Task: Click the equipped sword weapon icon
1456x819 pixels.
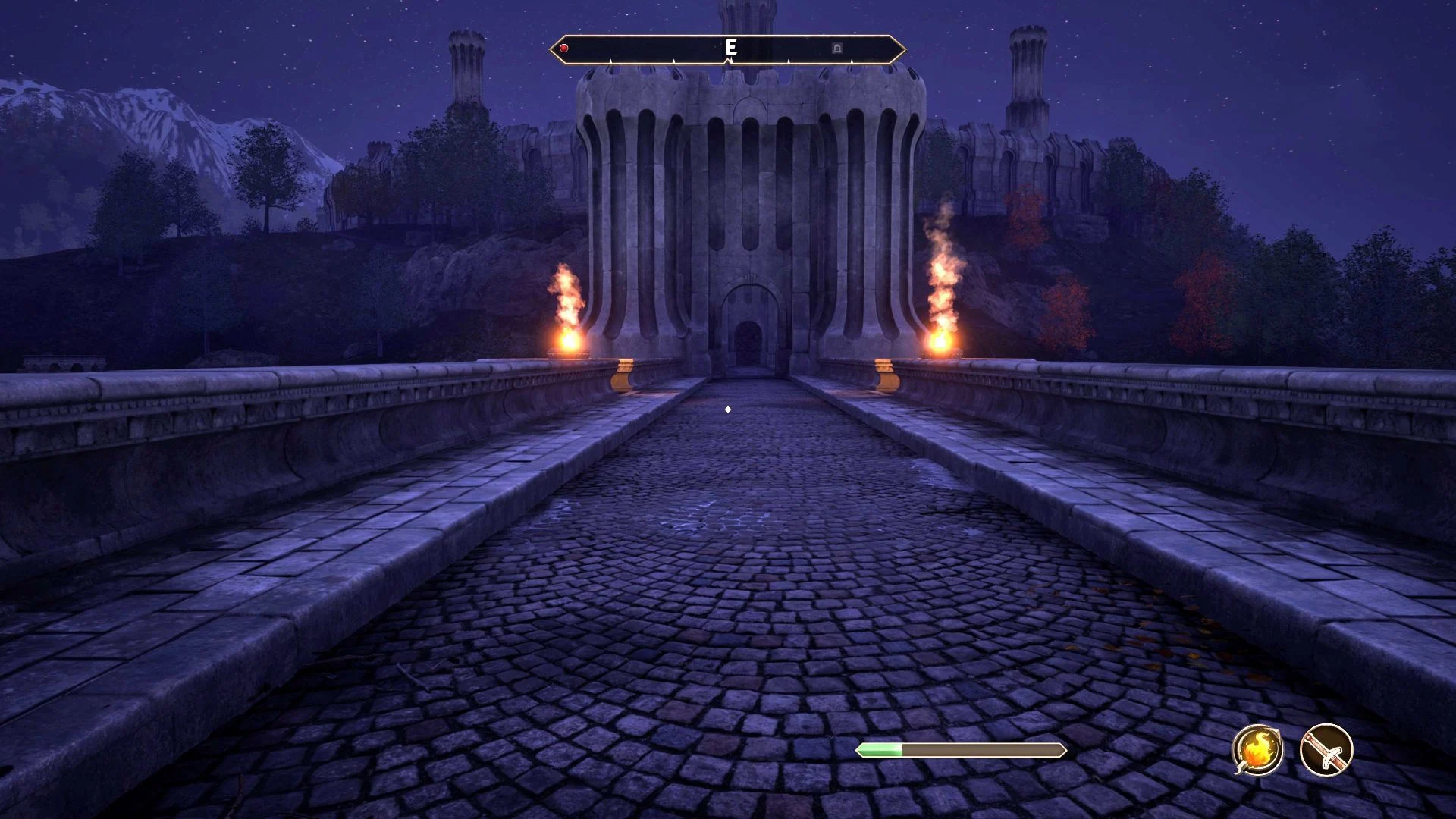Action: 1326,749
